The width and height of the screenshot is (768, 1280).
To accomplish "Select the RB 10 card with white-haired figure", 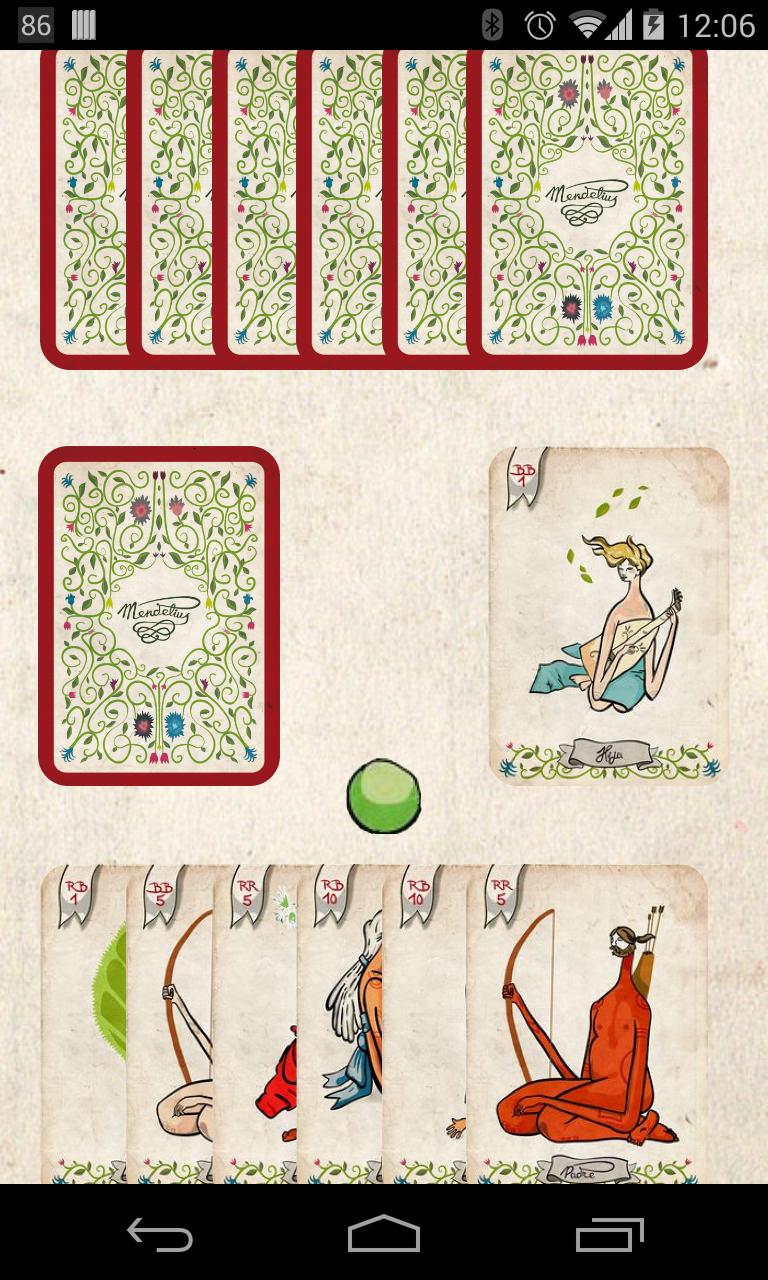I will coord(341,1020).
